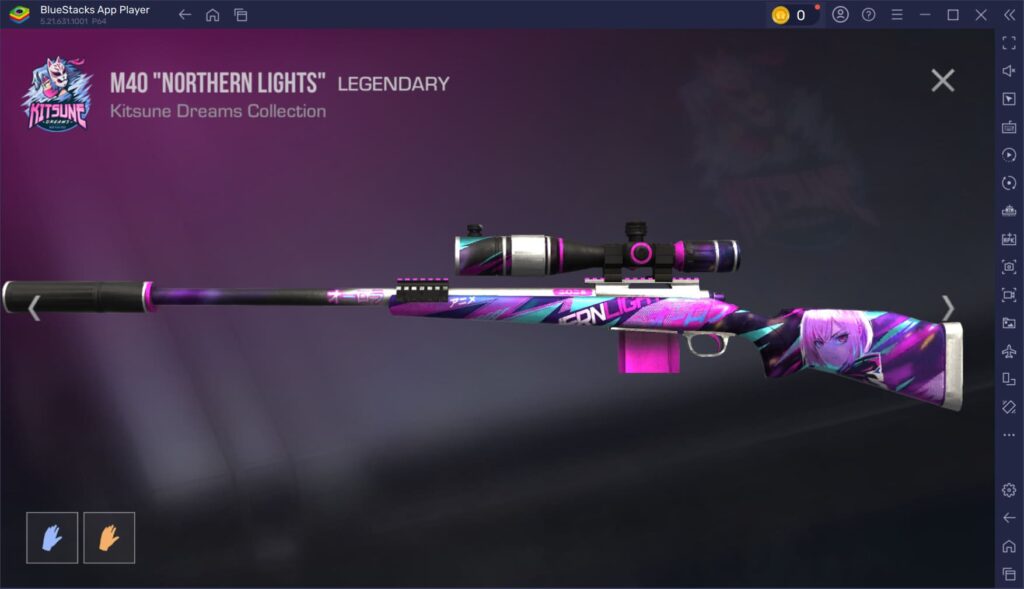Close the weapon skin preview
This screenshot has width=1024, height=589.
(x=942, y=81)
